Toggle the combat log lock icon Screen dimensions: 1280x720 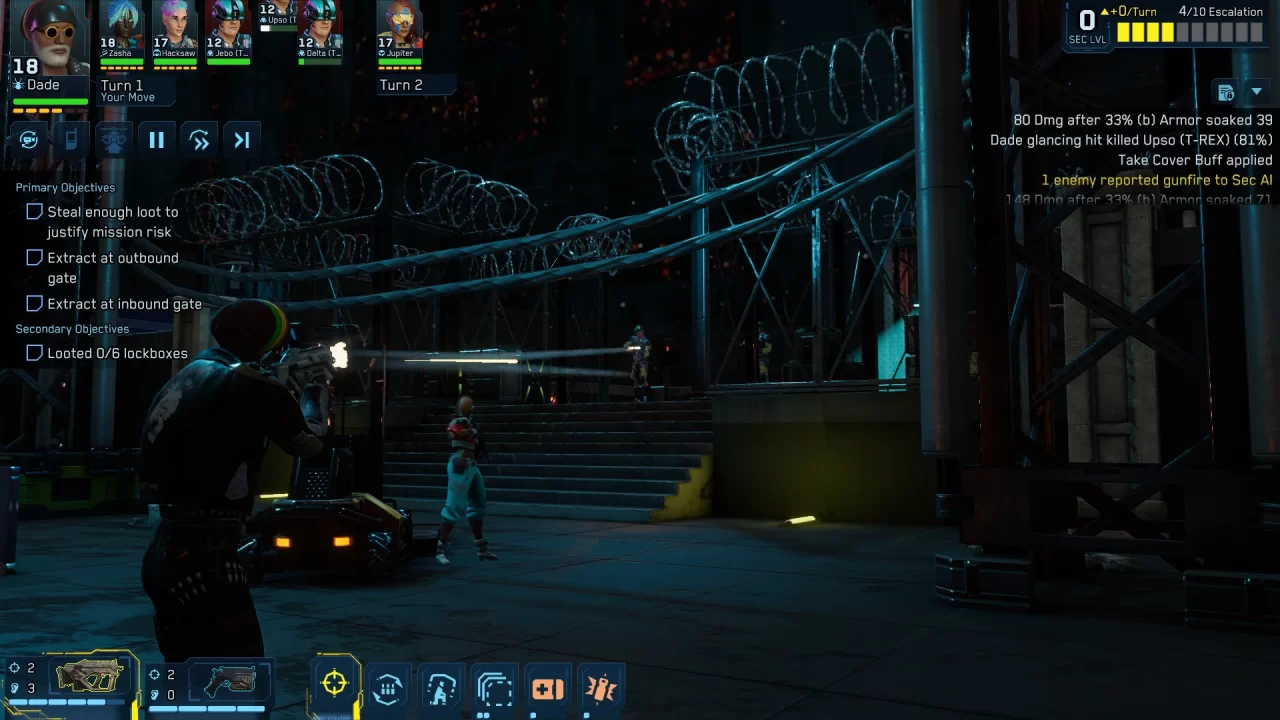[x=1226, y=91]
